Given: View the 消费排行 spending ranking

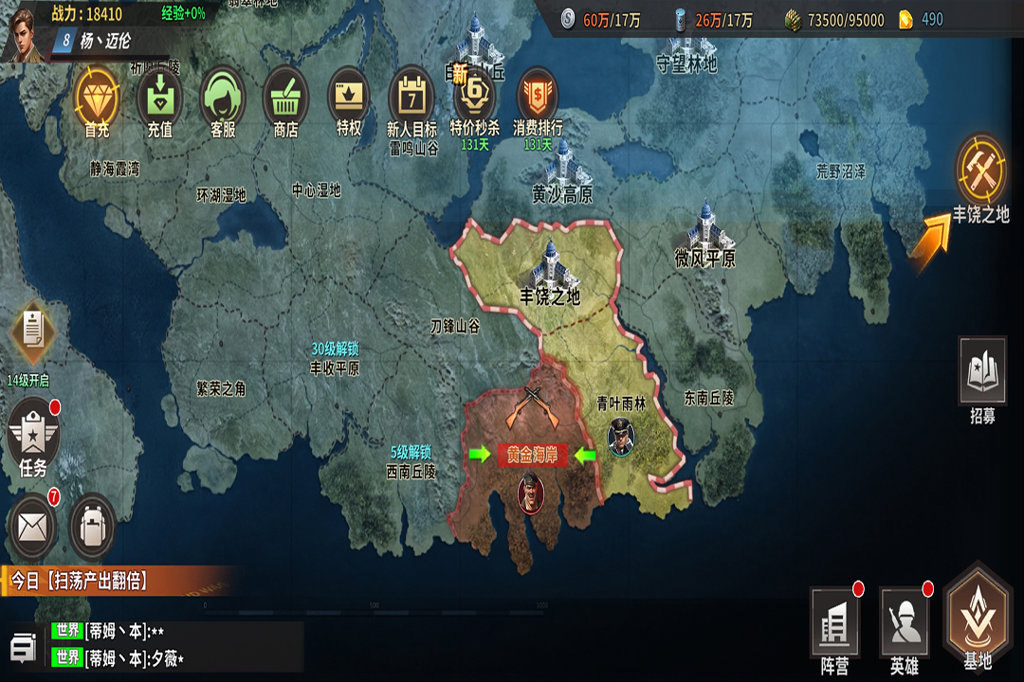Looking at the screenshot, I should [538, 96].
